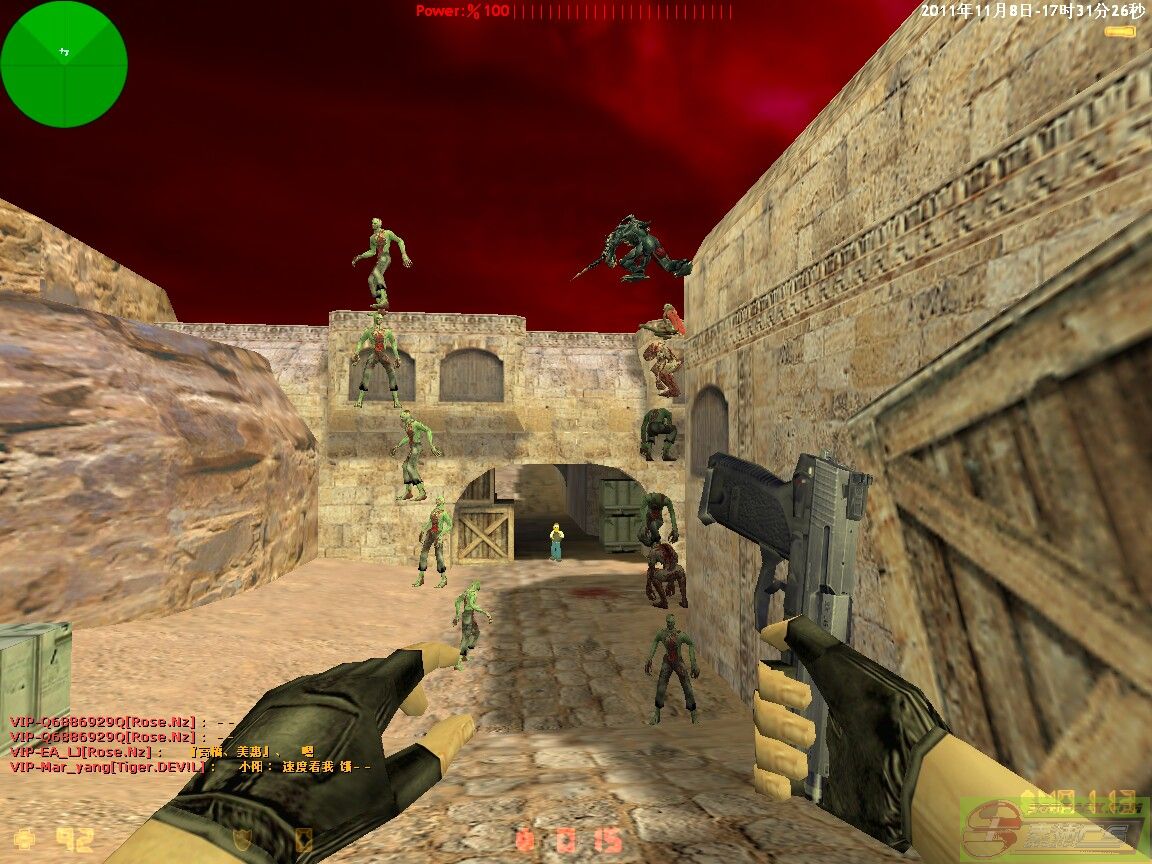Screen dimensions: 1152x864
Task: Click the yellow bullet icon
Action: click(1120, 32)
